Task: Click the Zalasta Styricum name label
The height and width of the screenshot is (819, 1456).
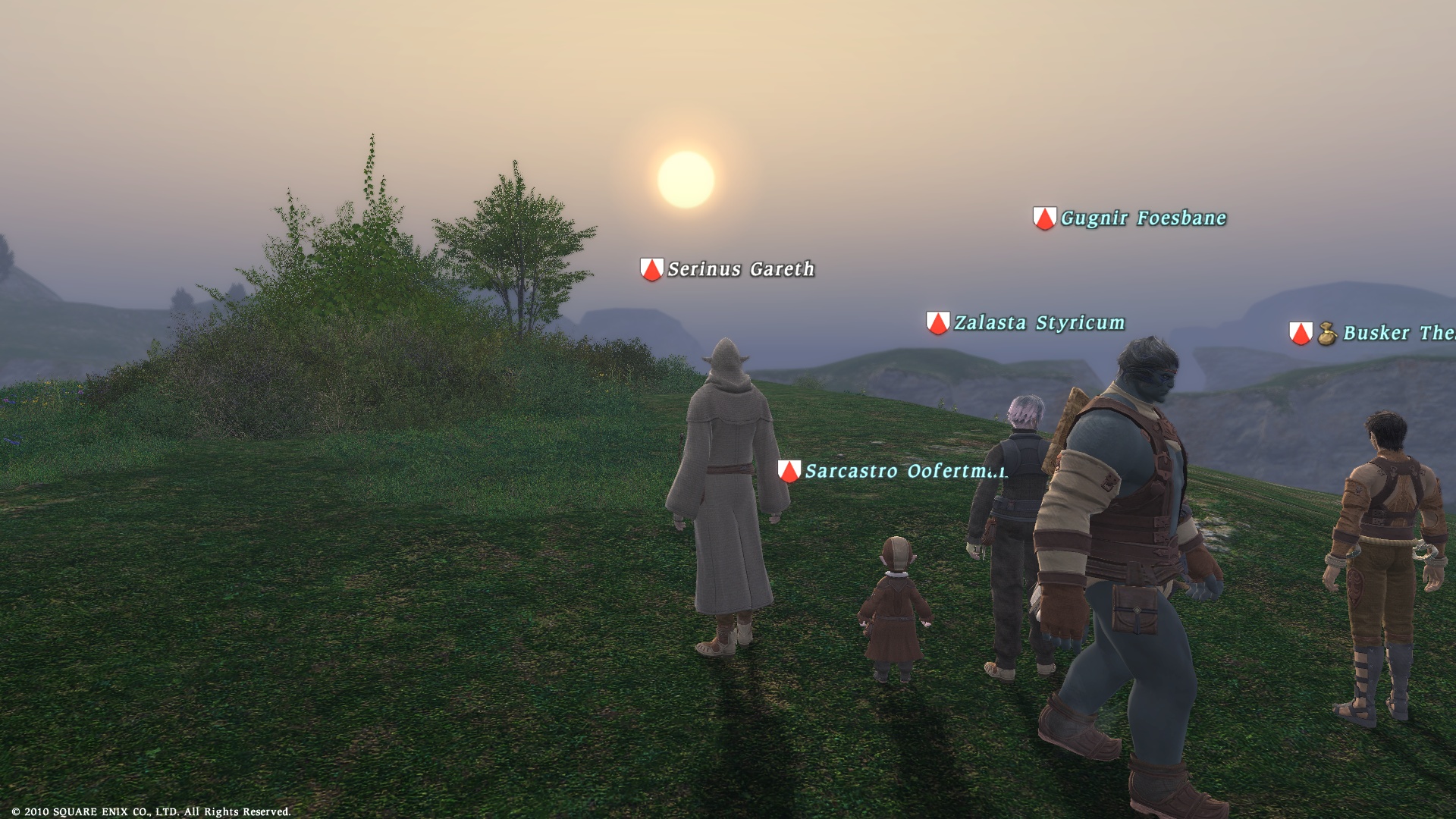Action: 1038,323
